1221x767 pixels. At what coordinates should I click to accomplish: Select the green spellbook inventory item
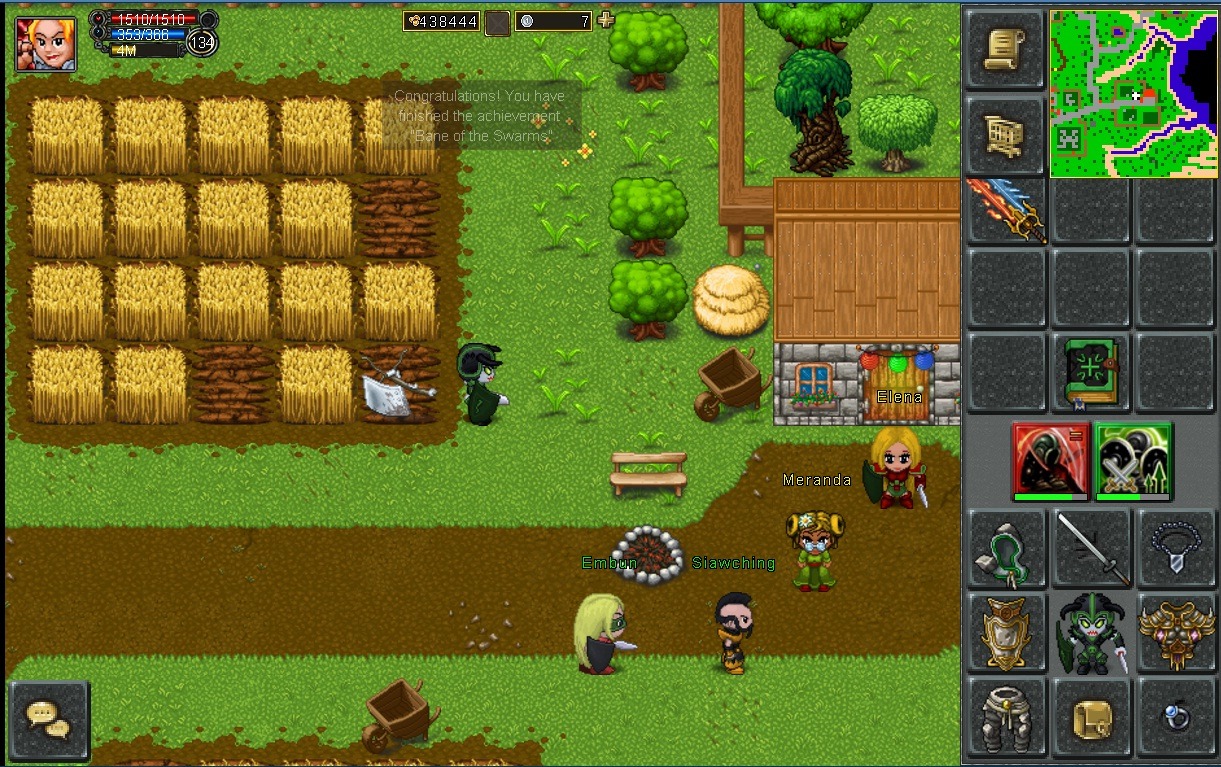[1090, 373]
